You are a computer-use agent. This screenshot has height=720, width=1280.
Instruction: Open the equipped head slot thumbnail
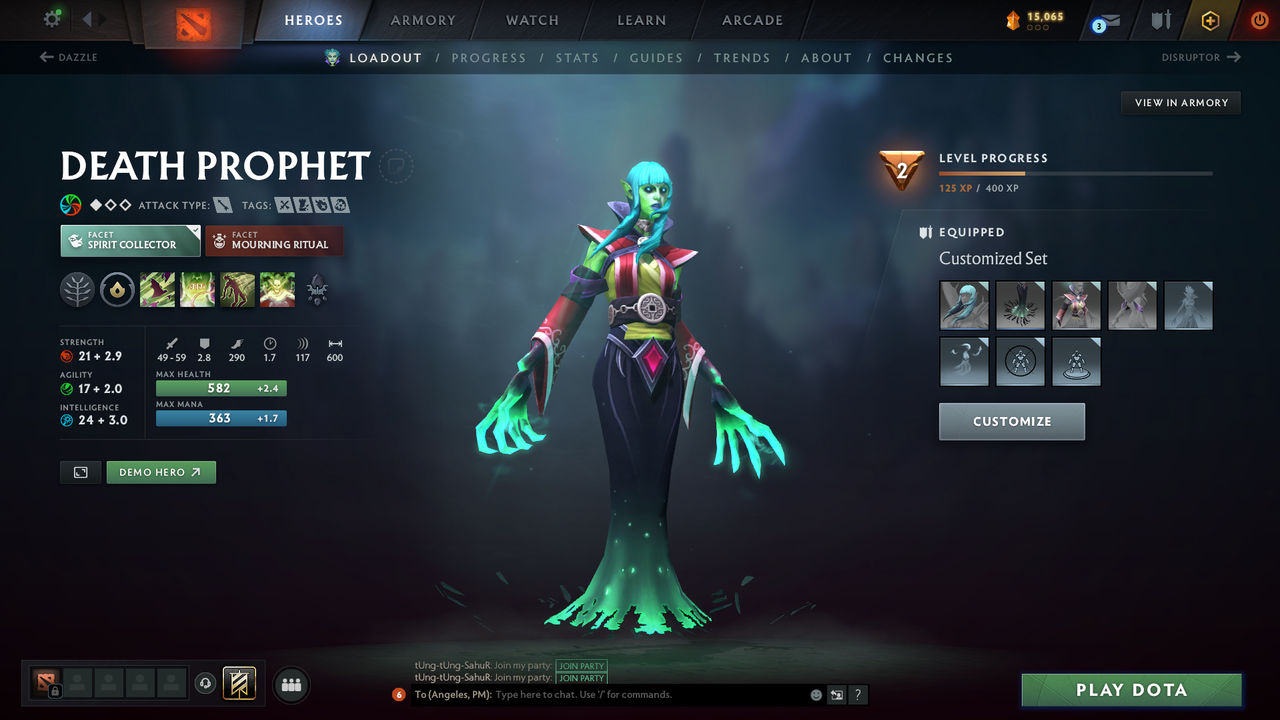(963, 304)
